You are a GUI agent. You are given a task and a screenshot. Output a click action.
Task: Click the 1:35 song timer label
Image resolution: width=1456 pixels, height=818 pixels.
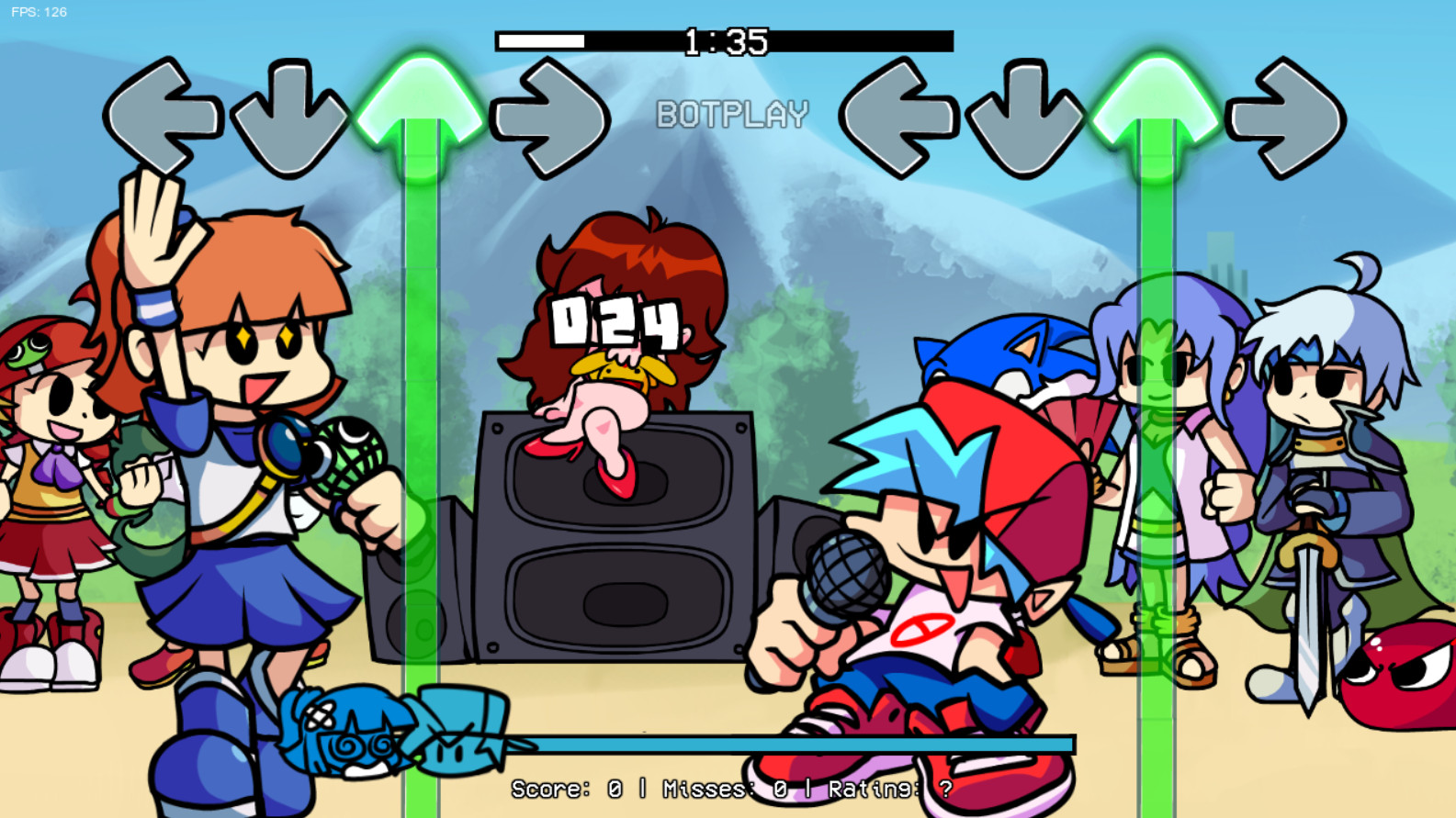tap(725, 39)
